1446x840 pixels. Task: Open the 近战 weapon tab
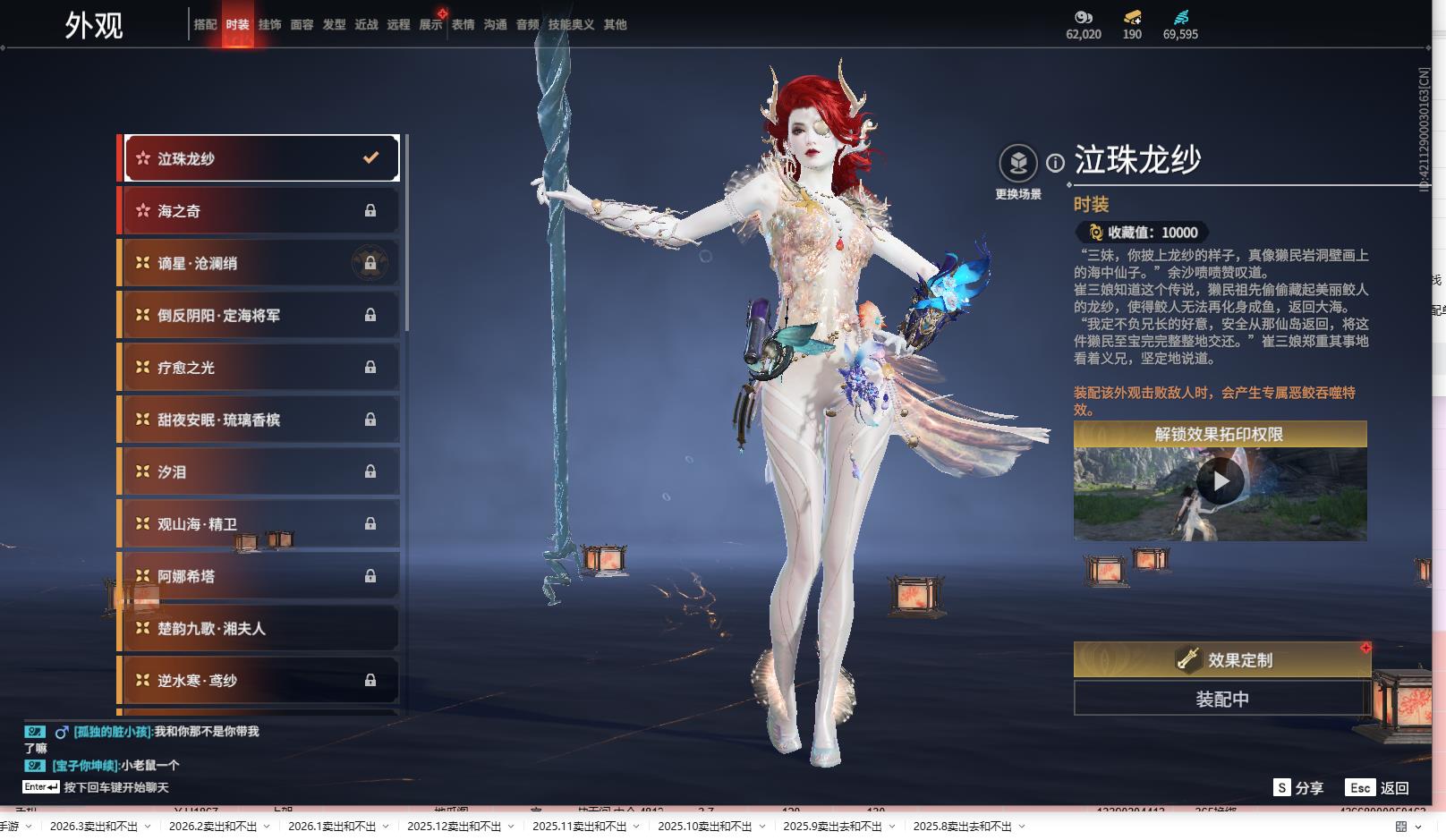coord(366,25)
